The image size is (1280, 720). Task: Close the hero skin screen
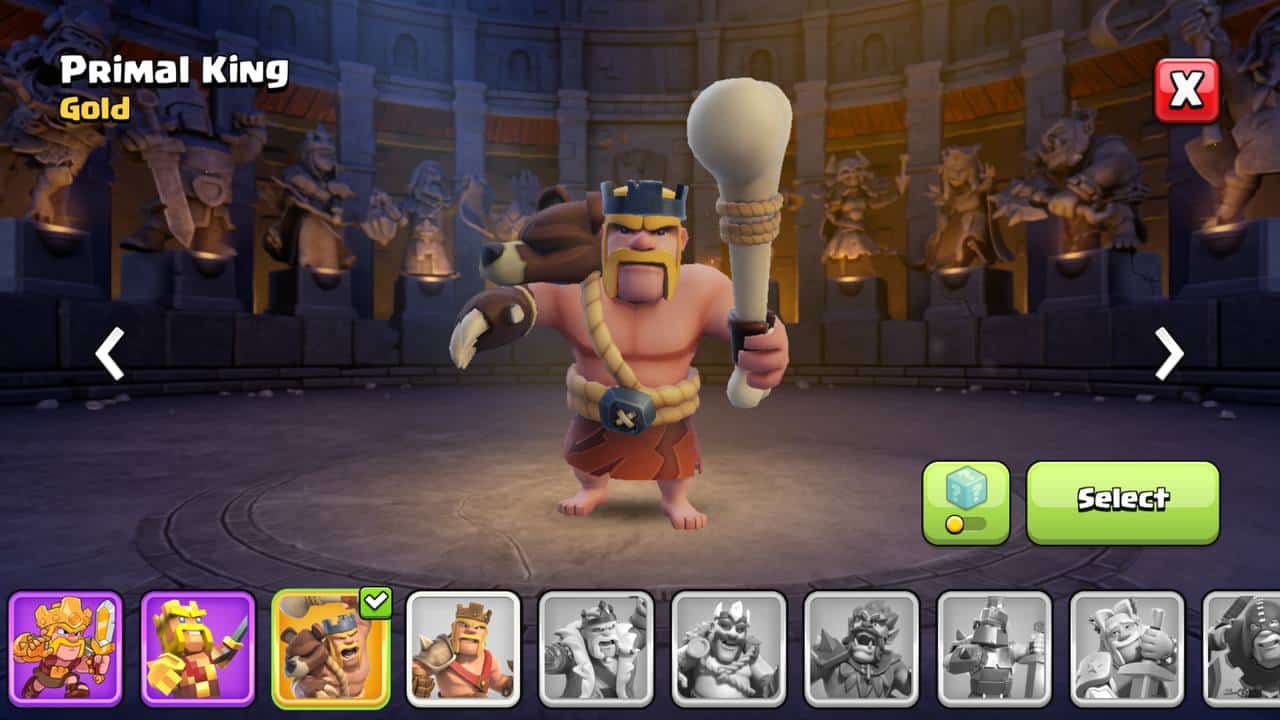tap(1187, 91)
